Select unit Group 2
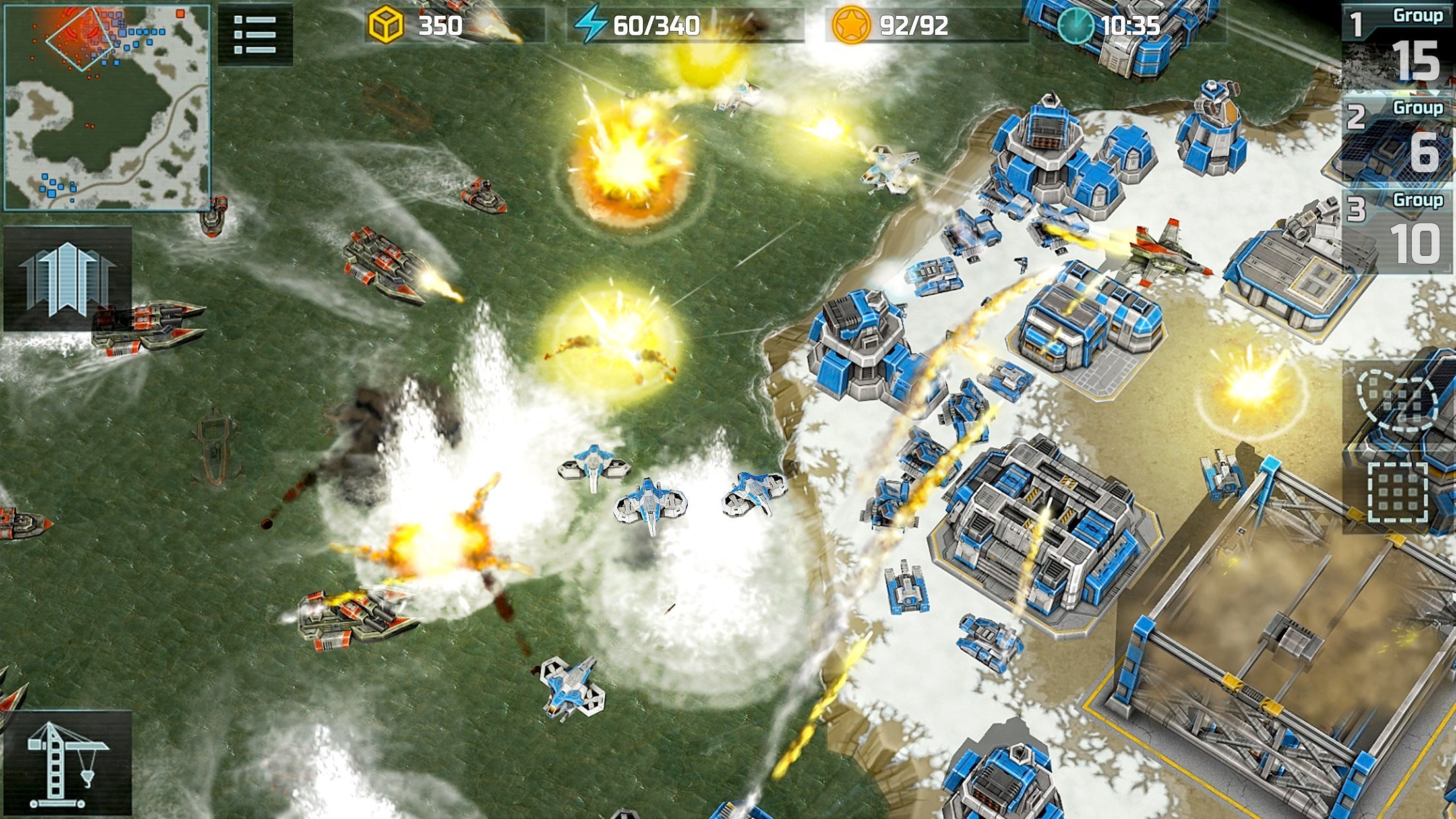 tap(1398, 138)
